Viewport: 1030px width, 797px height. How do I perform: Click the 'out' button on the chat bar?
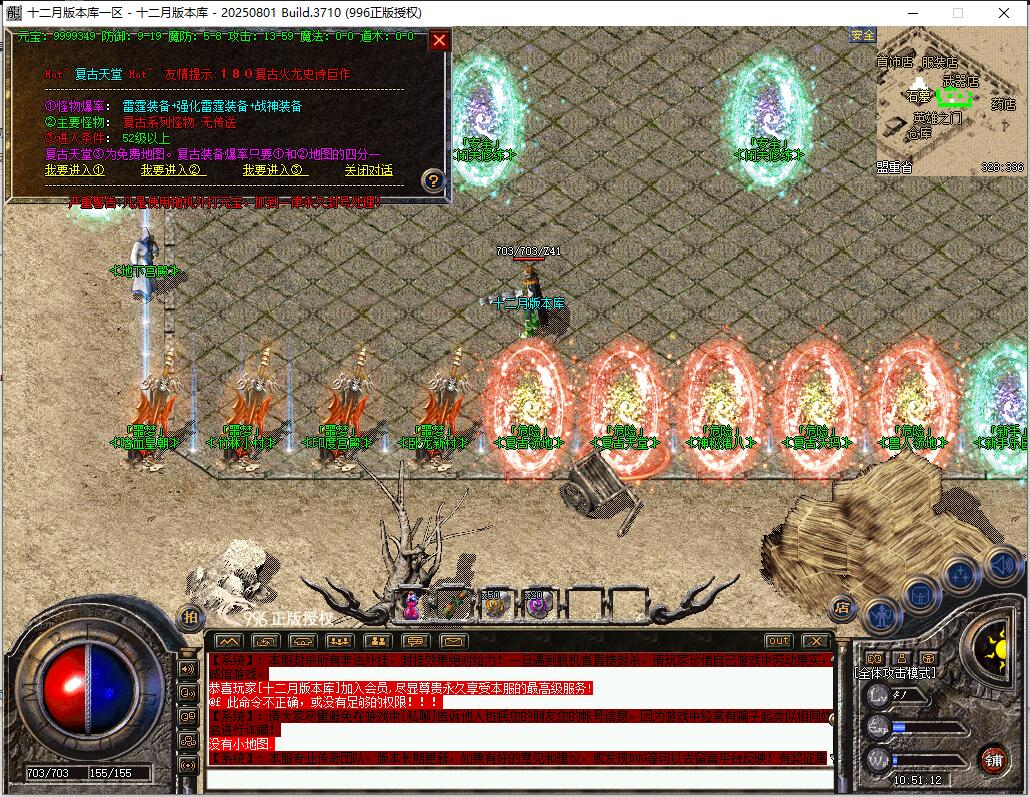pyautogui.click(x=778, y=641)
